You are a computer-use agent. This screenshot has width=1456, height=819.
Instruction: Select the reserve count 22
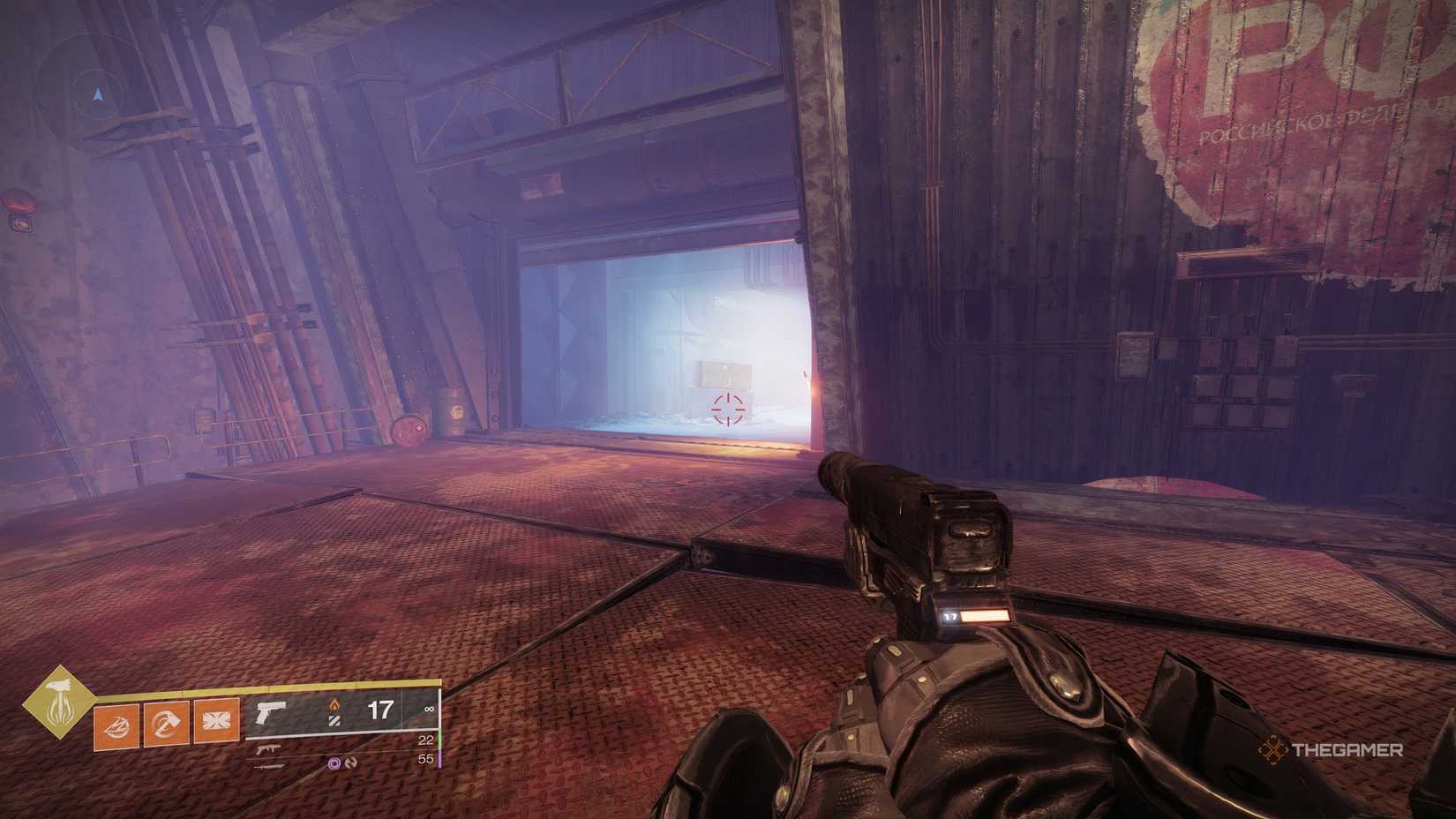[426, 738]
